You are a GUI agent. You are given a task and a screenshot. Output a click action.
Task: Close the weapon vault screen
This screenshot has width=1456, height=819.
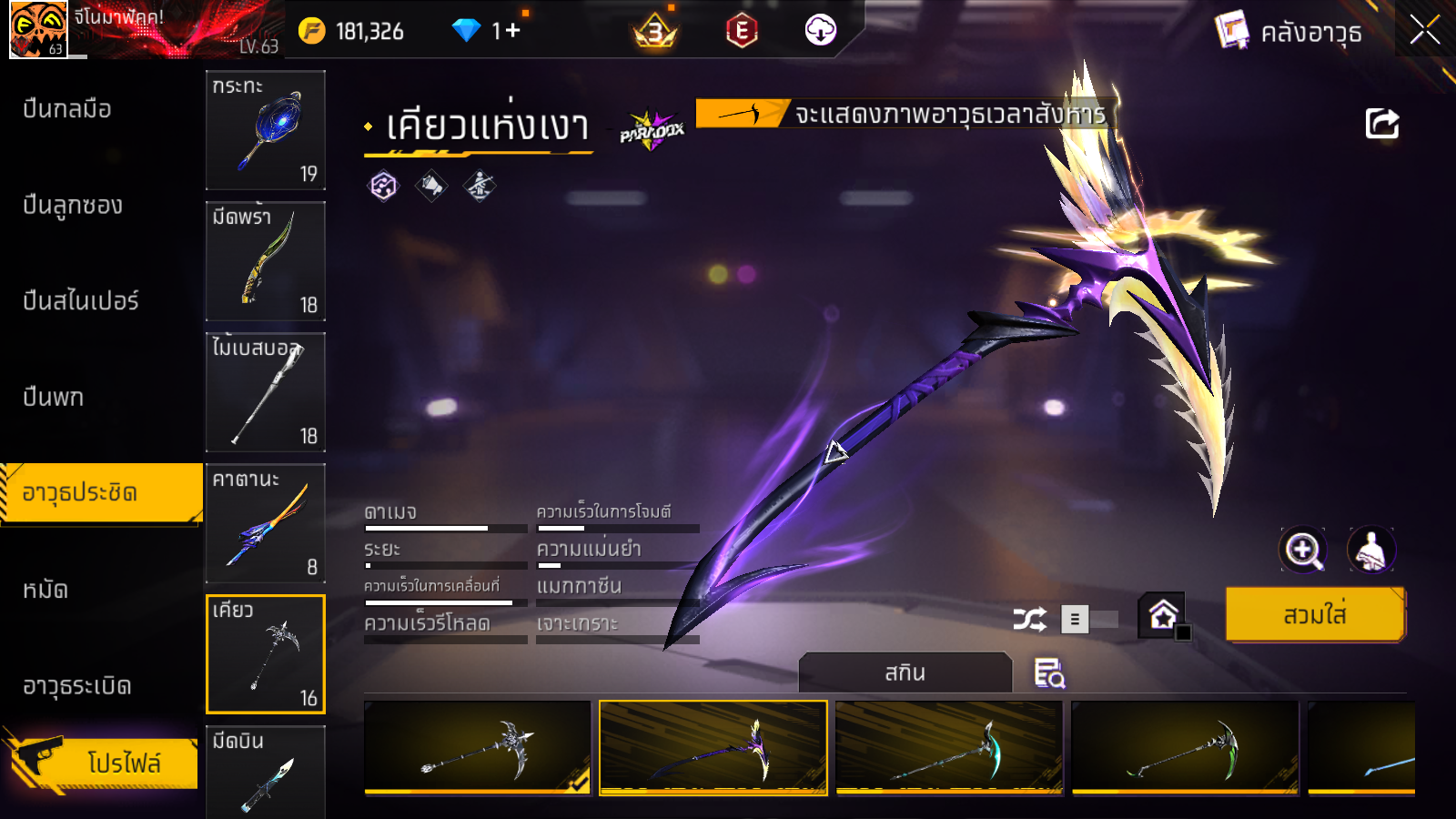pyautogui.click(x=1424, y=31)
